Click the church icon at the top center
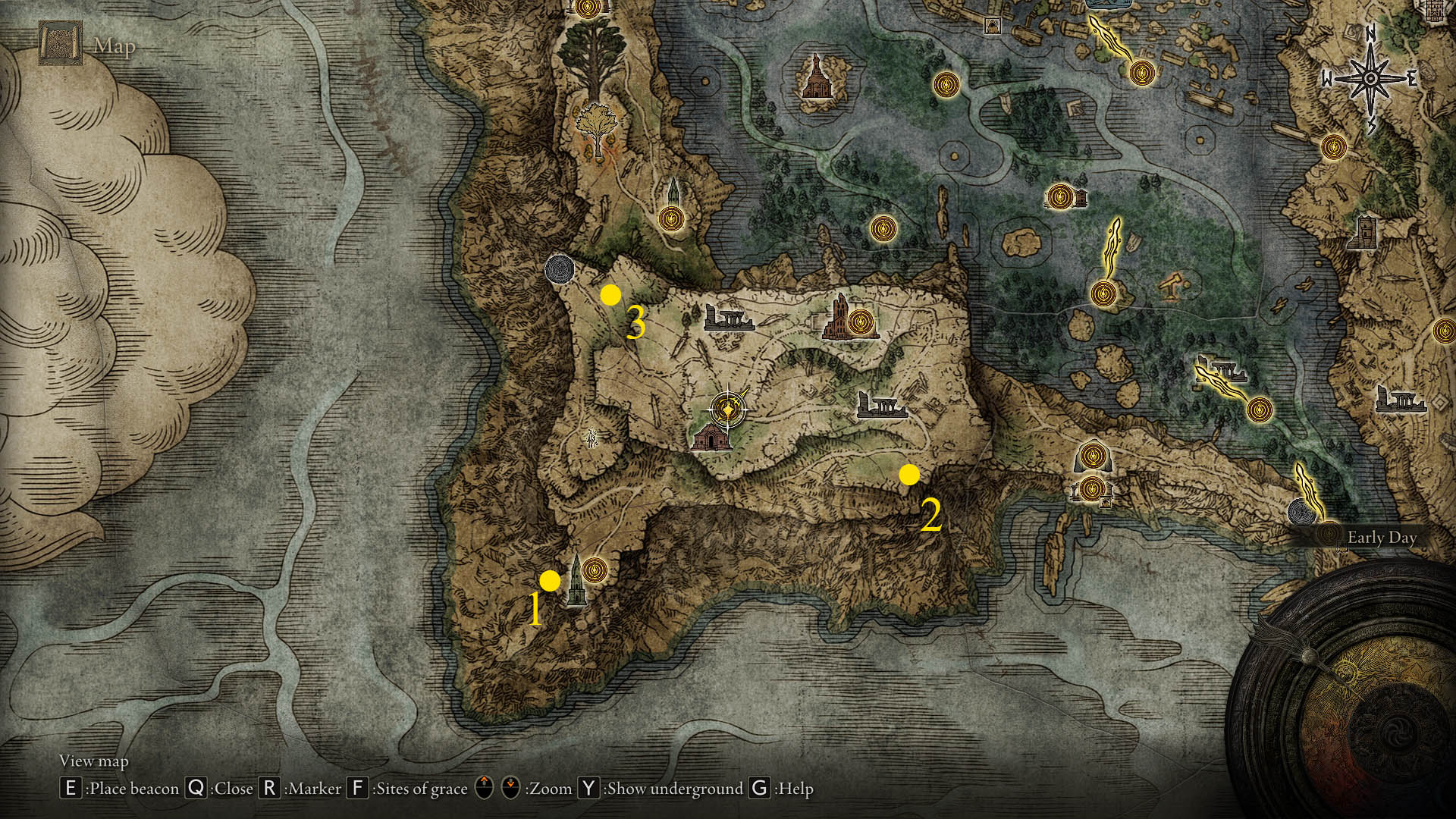 pos(817,76)
